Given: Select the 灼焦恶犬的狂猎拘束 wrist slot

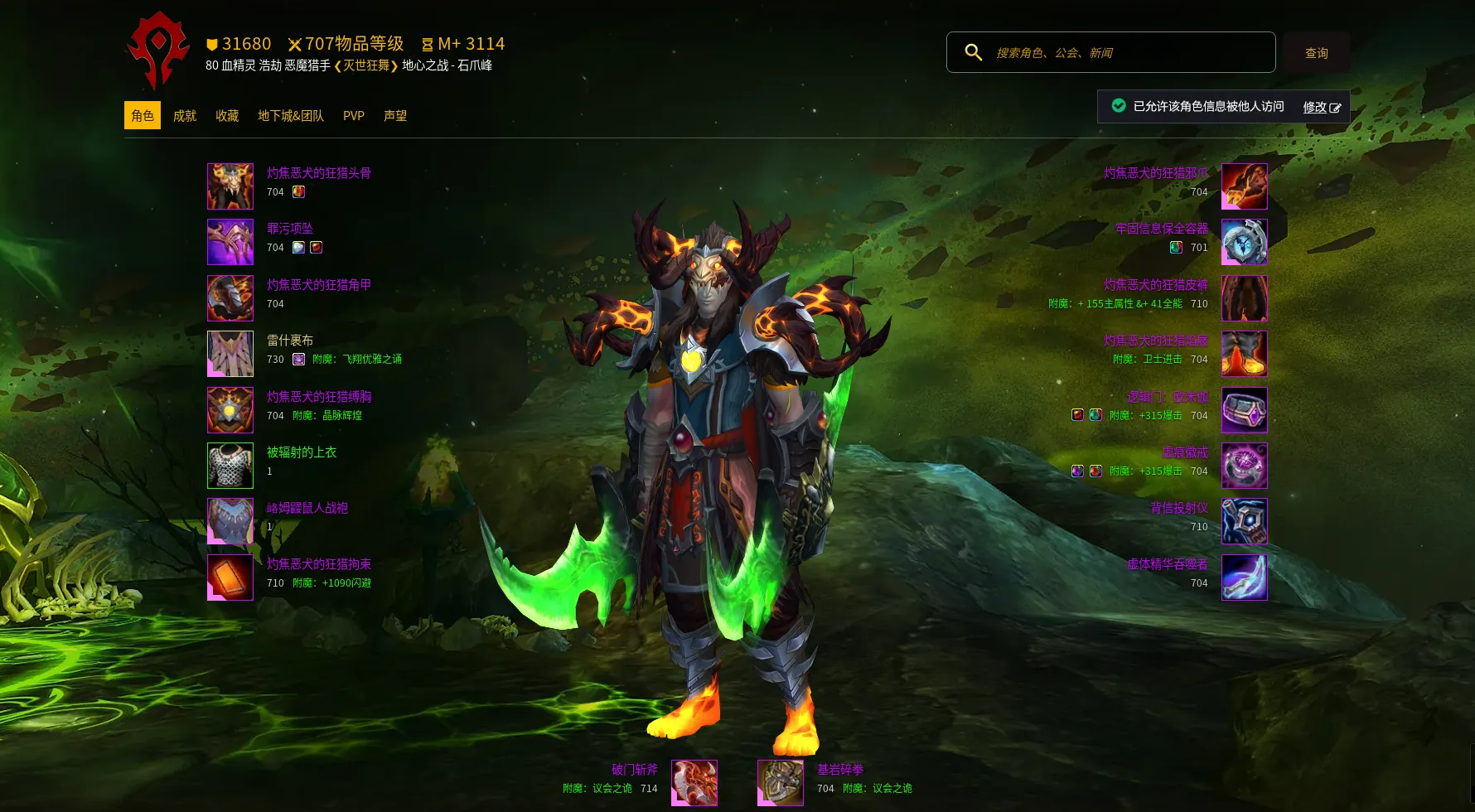Looking at the screenshot, I should 230,578.
